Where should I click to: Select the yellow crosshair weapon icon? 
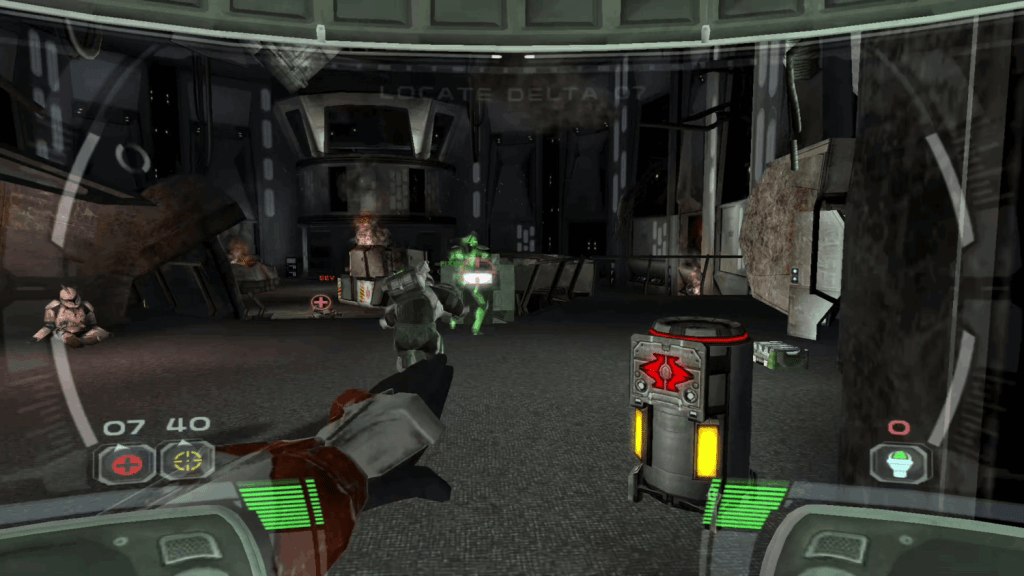coord(188,461)
